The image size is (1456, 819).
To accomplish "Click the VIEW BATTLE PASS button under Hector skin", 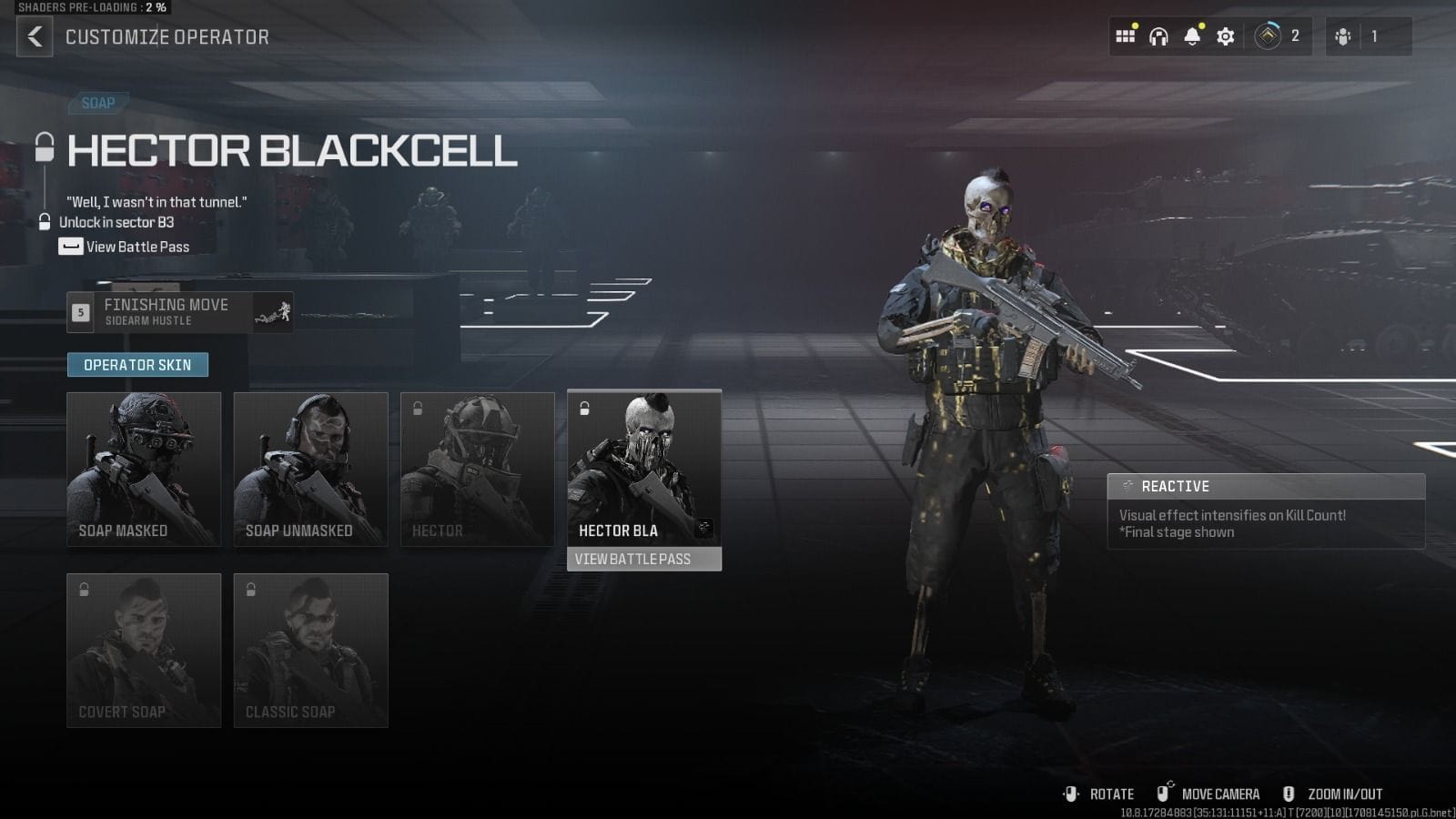I will 643,560.
